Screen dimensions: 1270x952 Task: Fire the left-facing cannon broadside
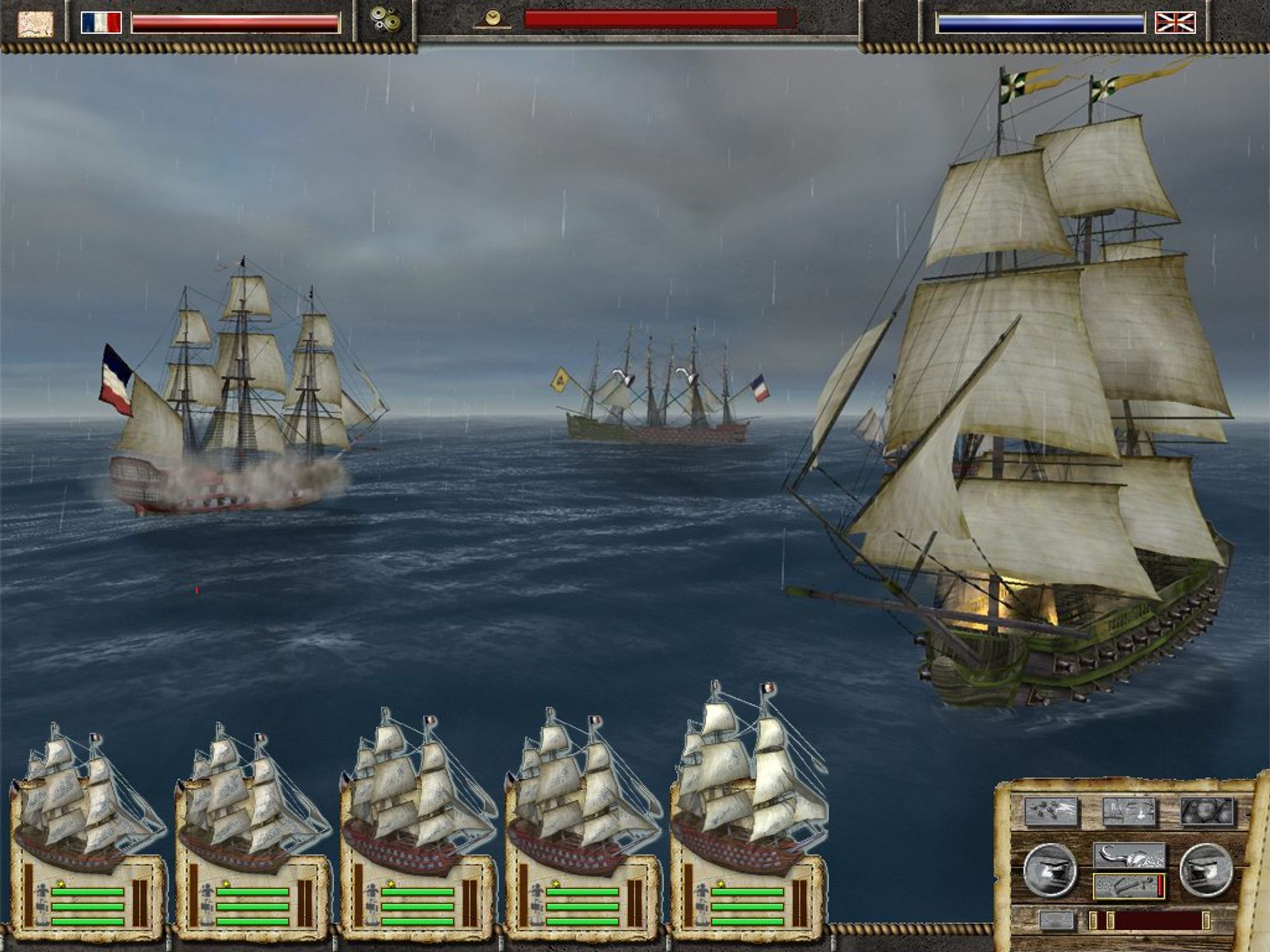(1050, 870)
